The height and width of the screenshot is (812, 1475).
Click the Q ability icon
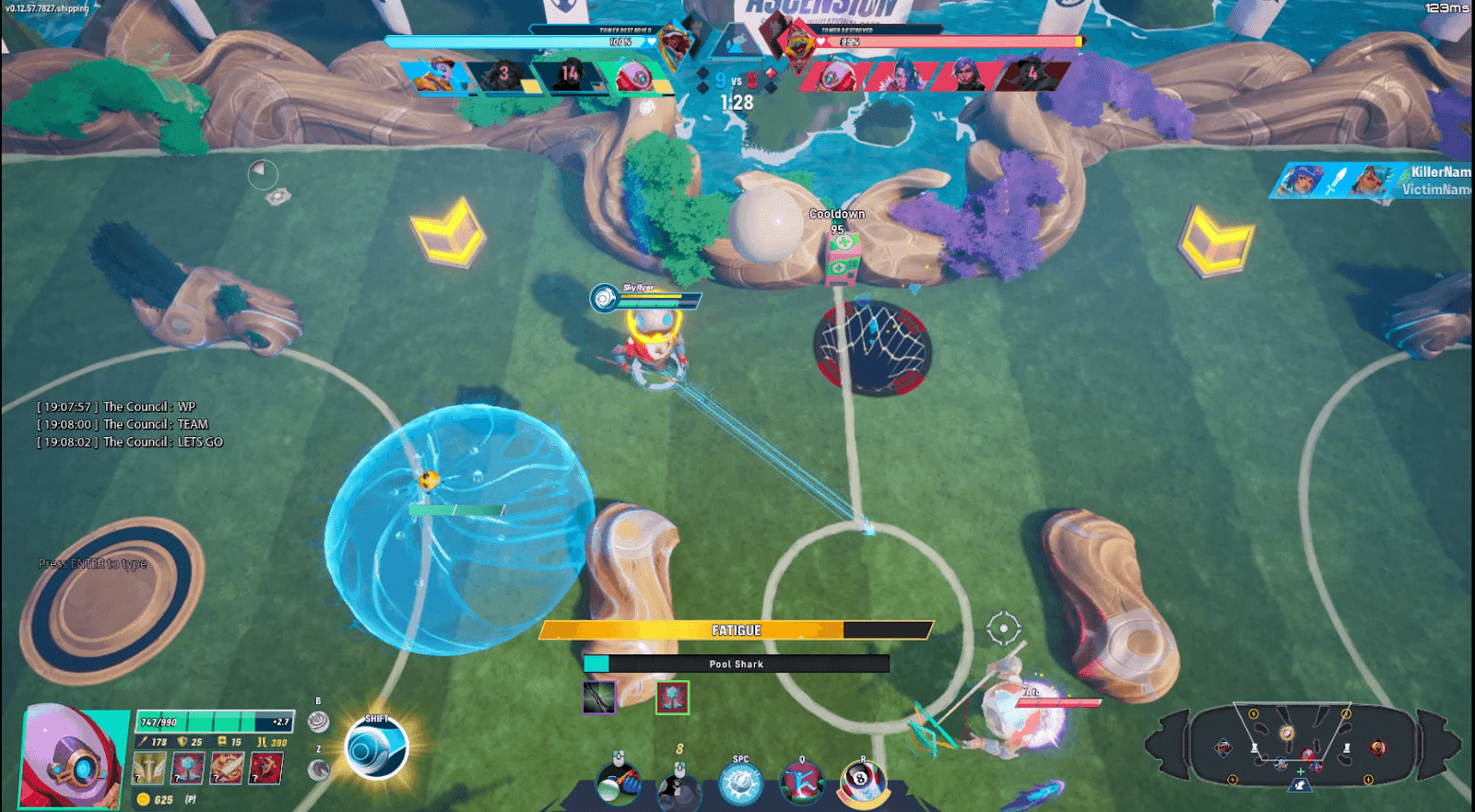click(x=801, y=783)
